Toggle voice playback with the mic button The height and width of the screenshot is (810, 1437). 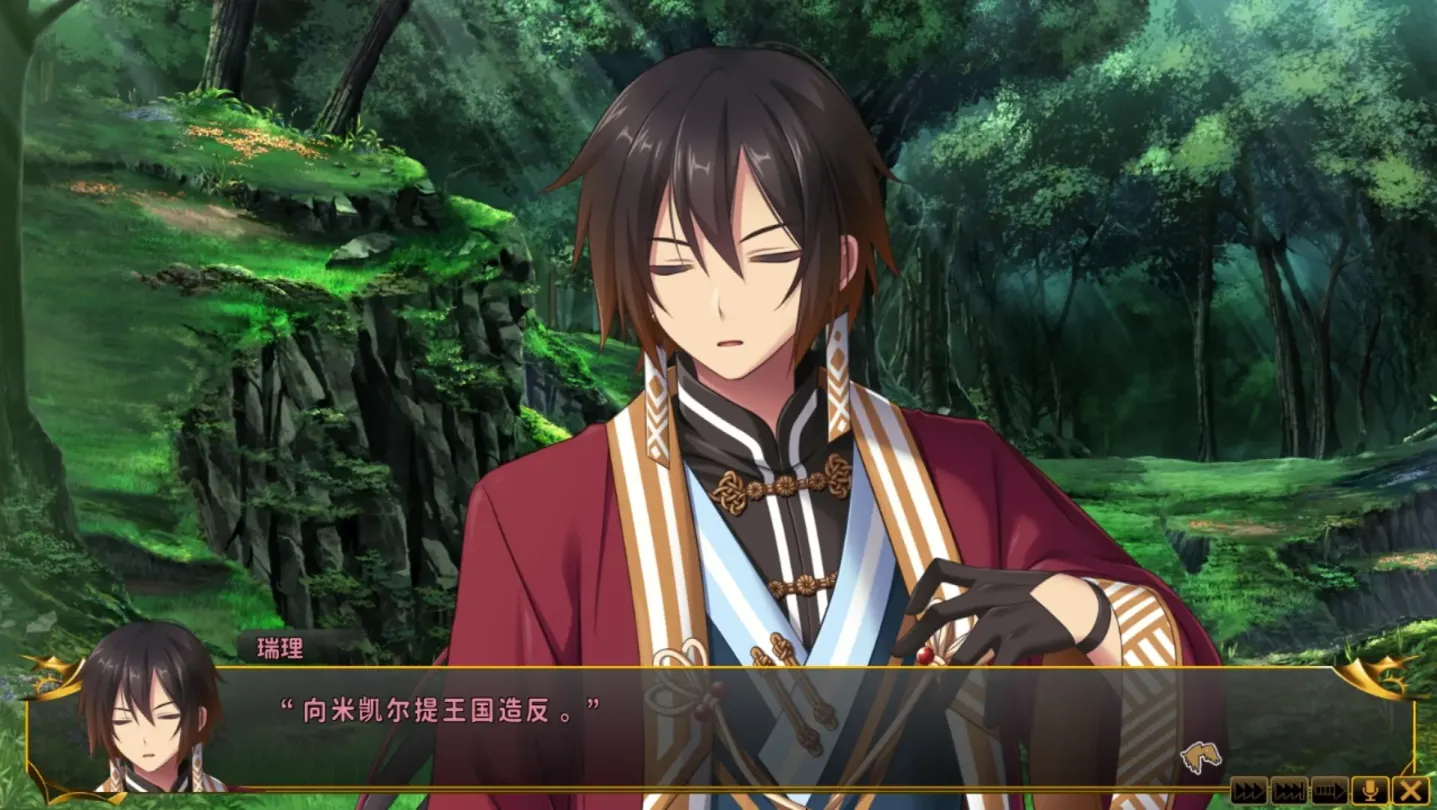1370,790
